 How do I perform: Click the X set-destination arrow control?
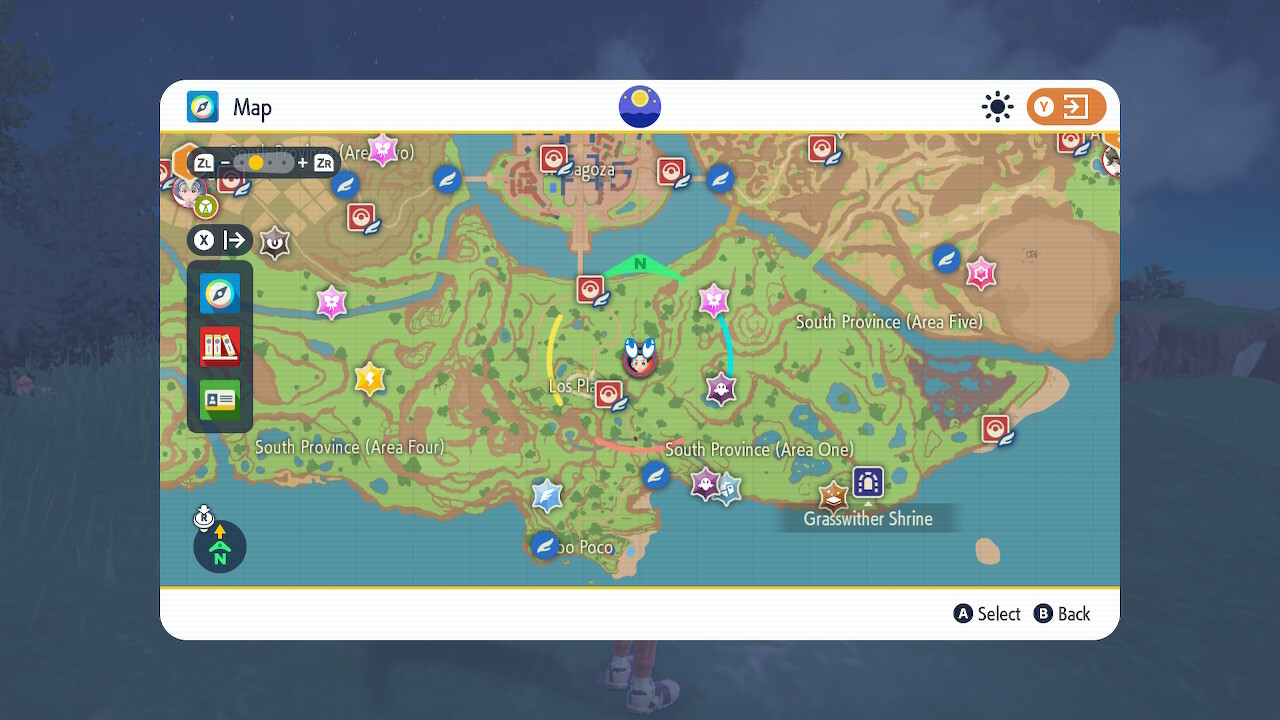(218, 240)
